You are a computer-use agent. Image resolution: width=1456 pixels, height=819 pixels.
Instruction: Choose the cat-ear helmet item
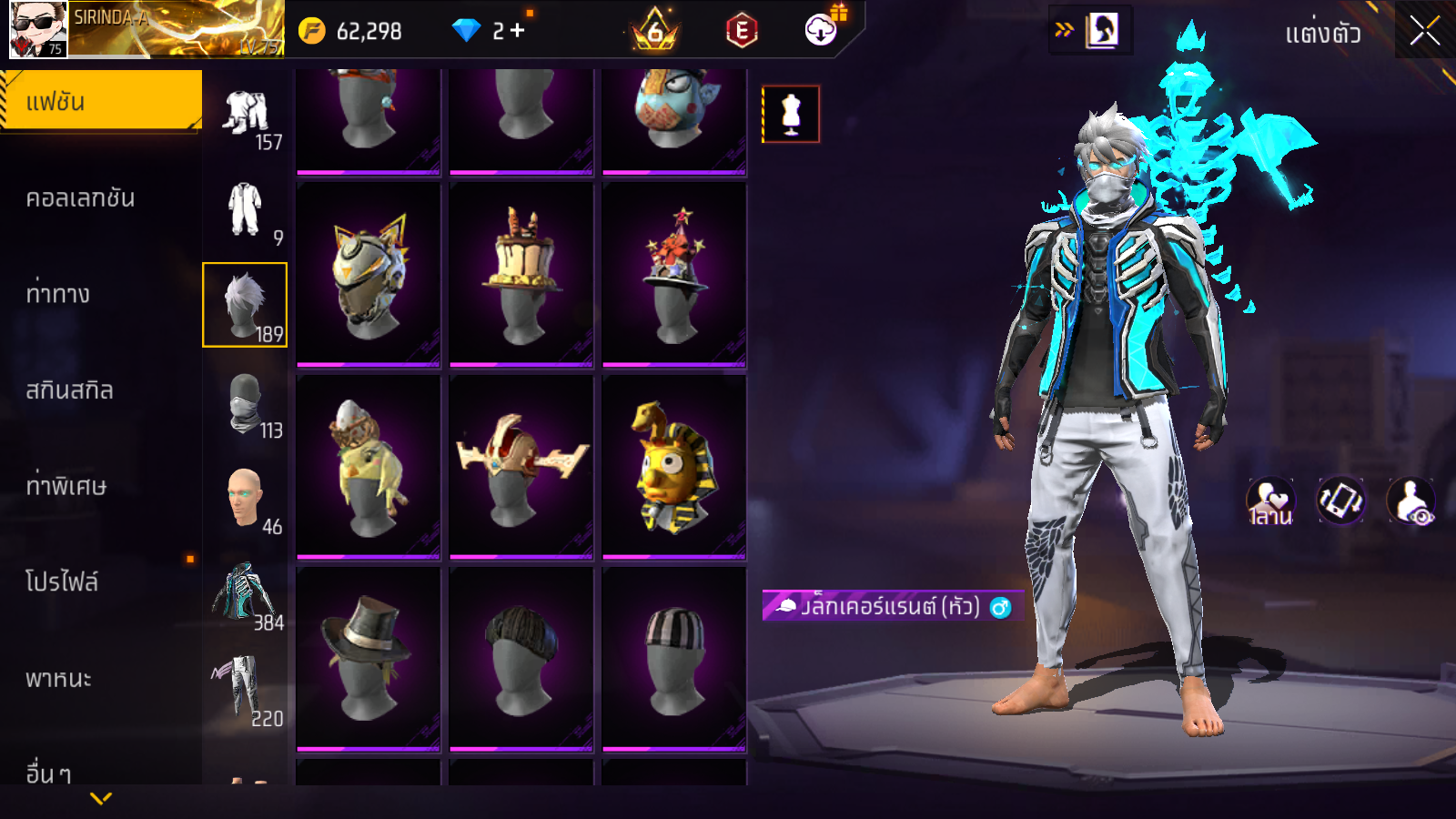tap(369, 275)
